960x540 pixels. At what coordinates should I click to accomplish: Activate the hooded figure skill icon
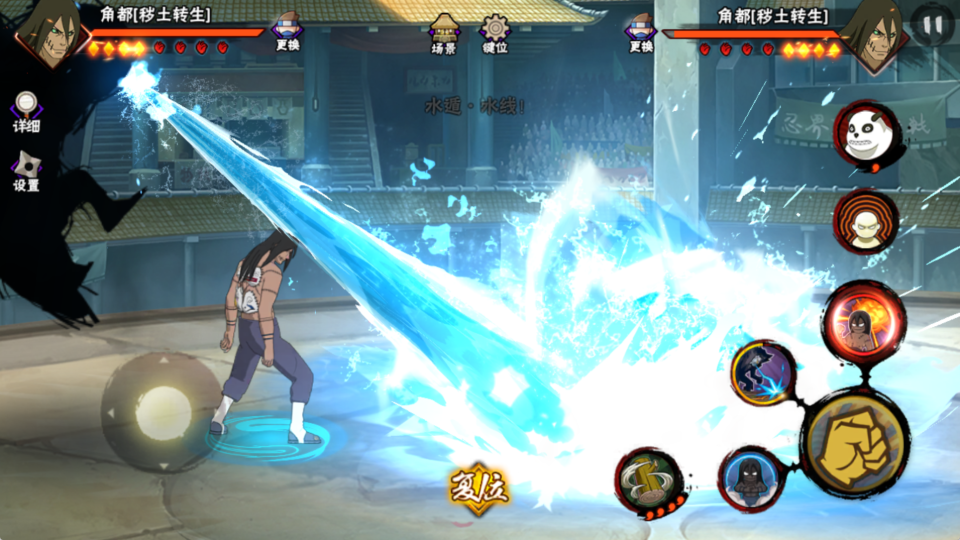click(749, 478)
